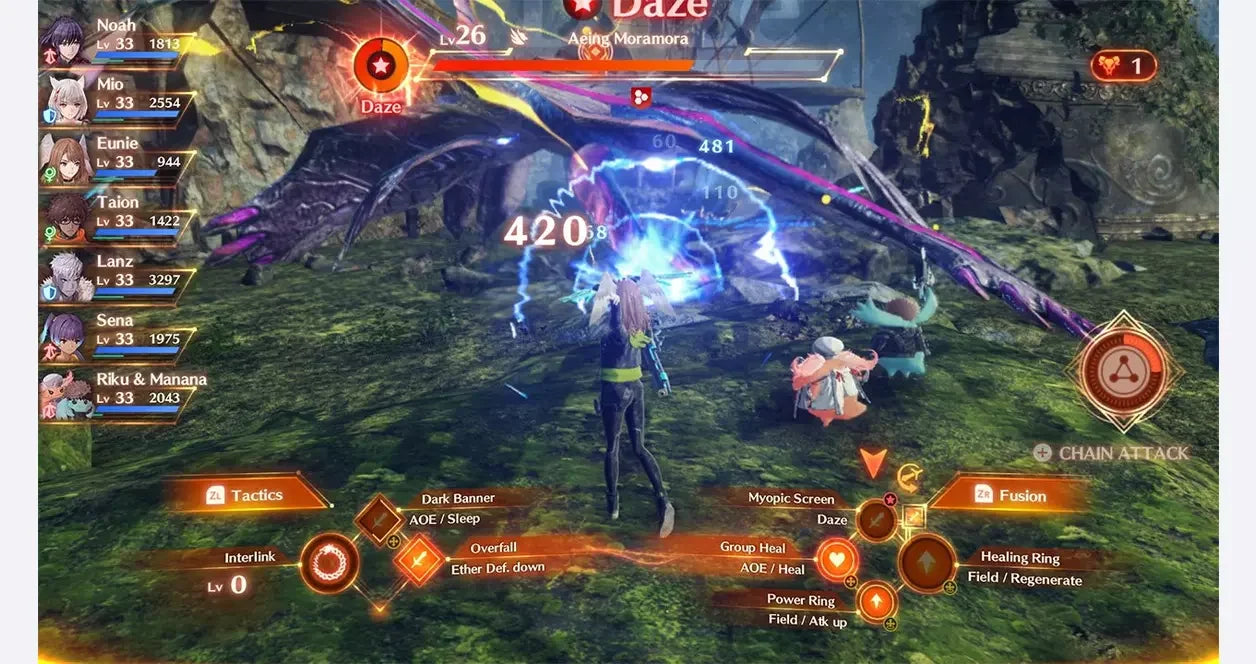Viewport: 1256px width, 664px height.
Task: Activate the Power Ring art icon
Action: 876,601
